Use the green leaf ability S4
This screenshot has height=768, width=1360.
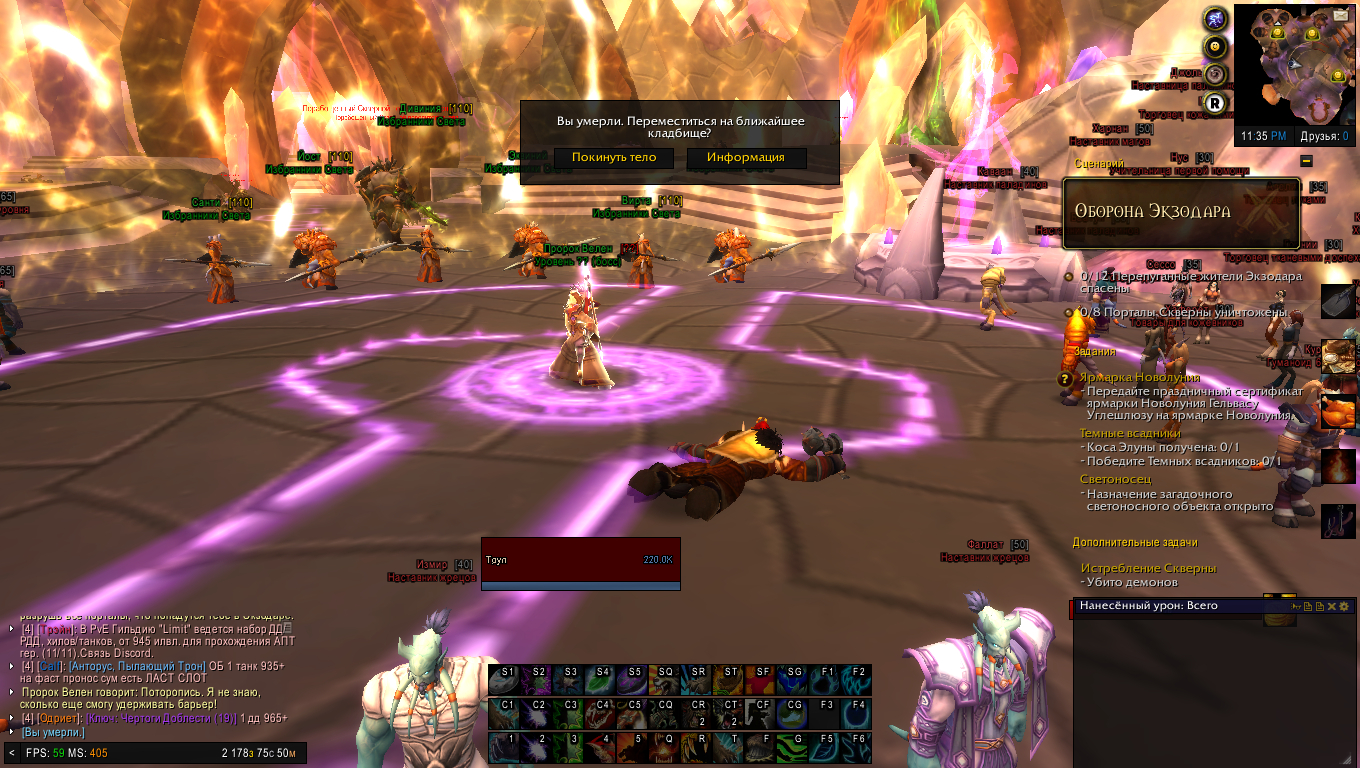[601, 680]
